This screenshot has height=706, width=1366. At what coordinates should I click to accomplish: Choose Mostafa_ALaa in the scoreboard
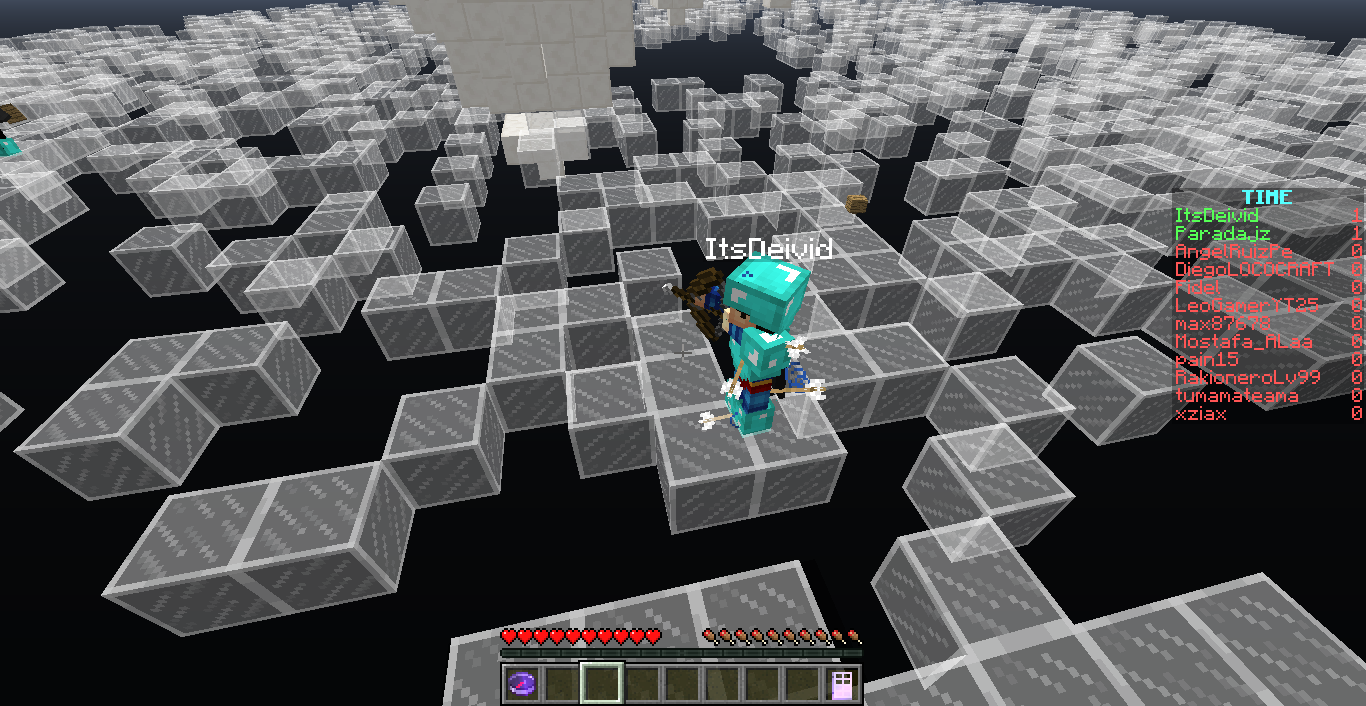pyautogui.click(x=1243, y=341)
